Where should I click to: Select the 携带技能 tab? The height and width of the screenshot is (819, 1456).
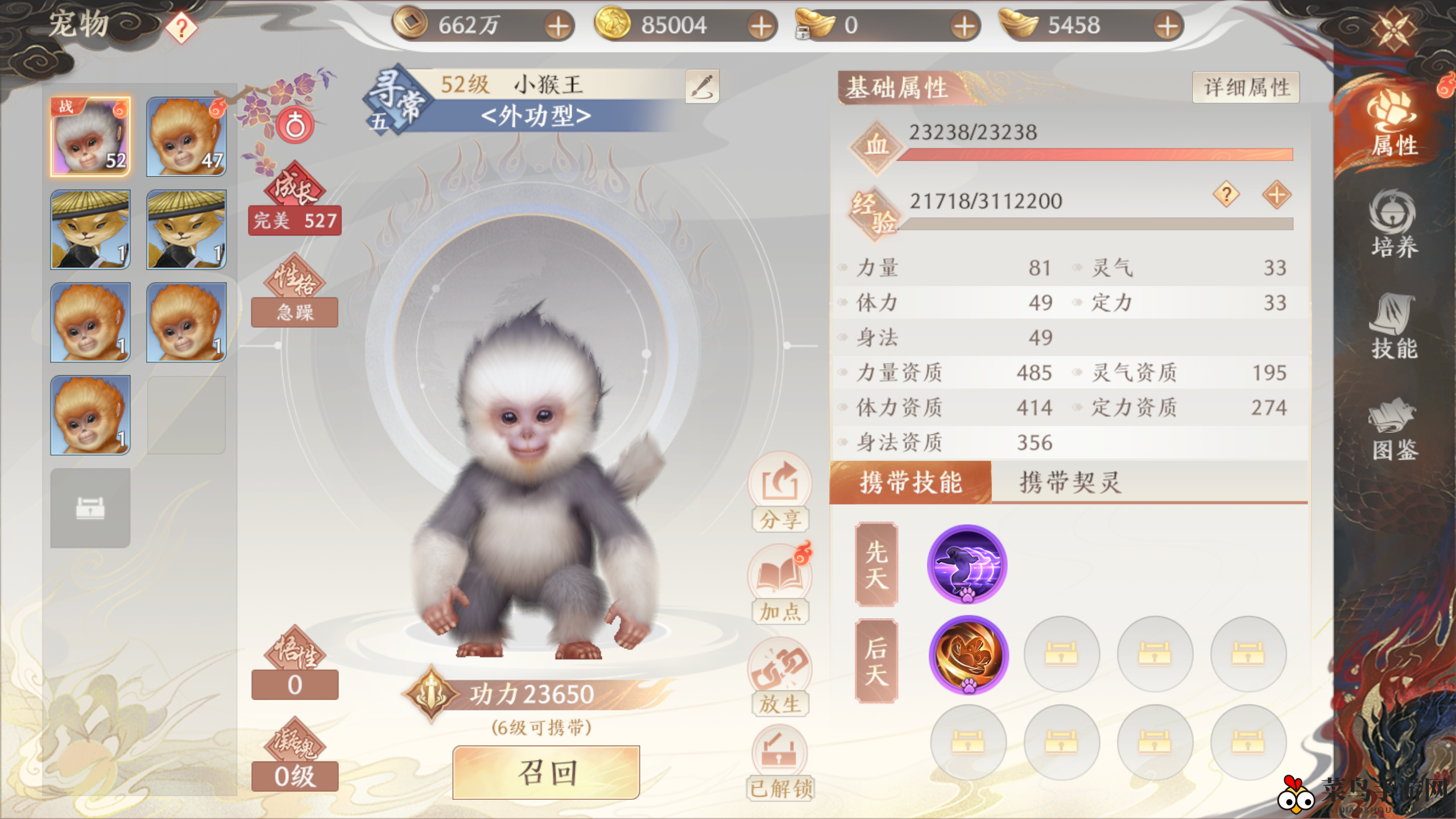point(910,483)
